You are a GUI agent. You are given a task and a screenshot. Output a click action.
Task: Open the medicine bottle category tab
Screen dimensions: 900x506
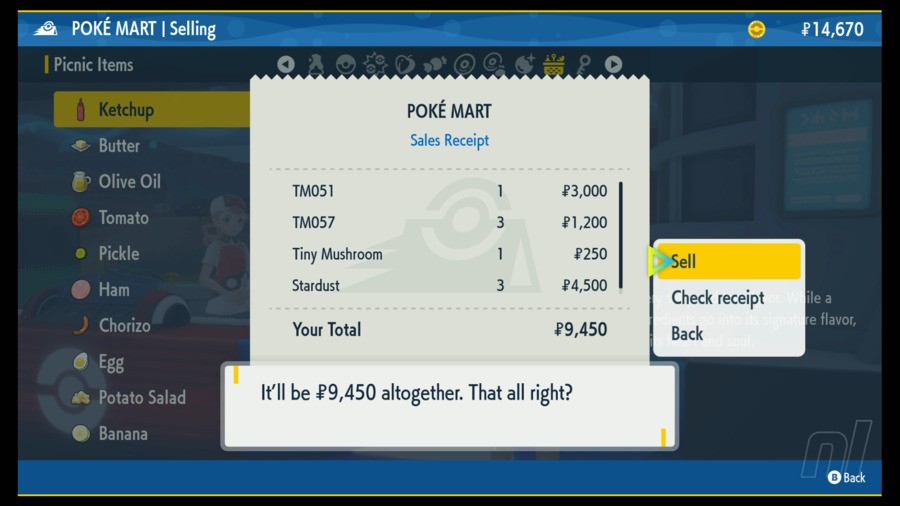click(316, 65)
